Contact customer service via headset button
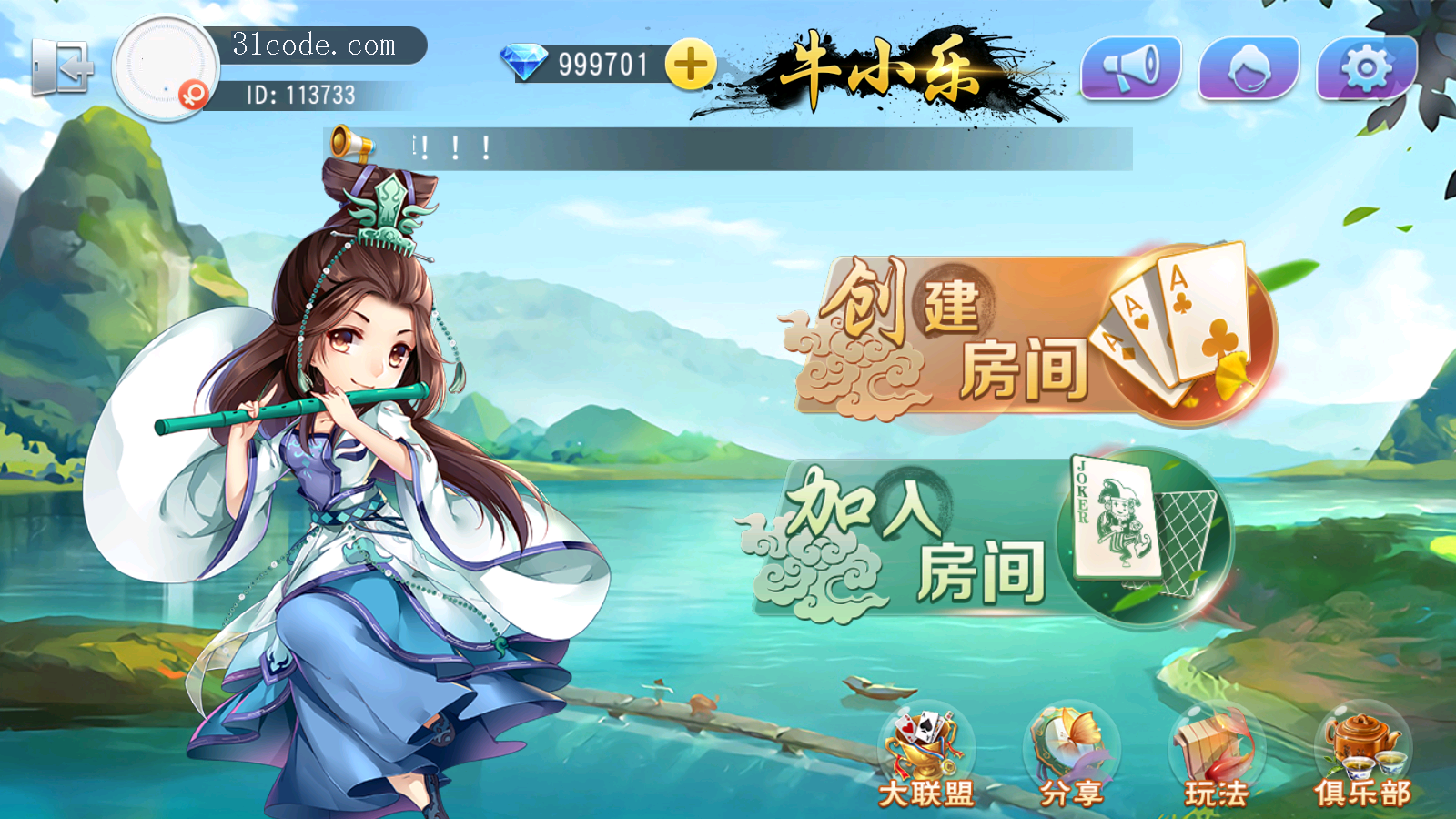The height and width of the screenshot is (819, 1456). [1249, 67]
